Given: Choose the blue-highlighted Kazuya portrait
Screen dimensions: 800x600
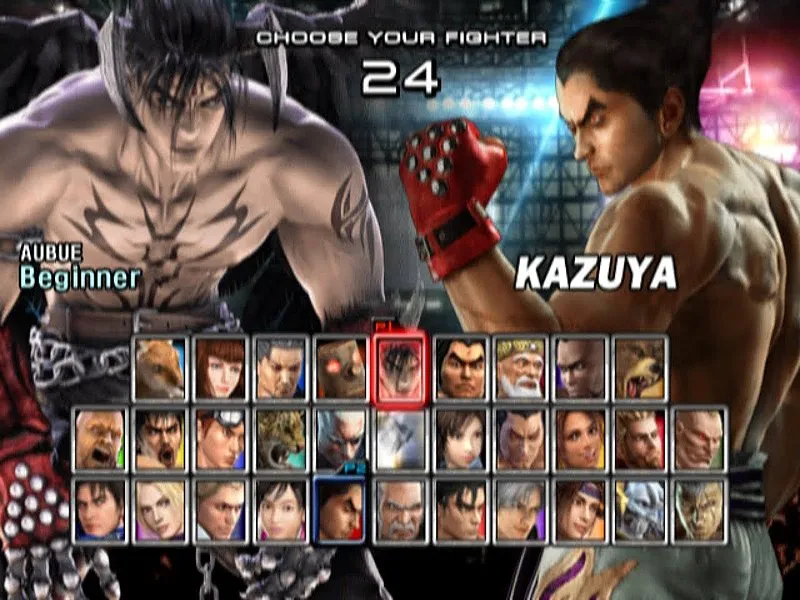Looking at the screenshot, I should pyautogui.click(x=341, y=510).
